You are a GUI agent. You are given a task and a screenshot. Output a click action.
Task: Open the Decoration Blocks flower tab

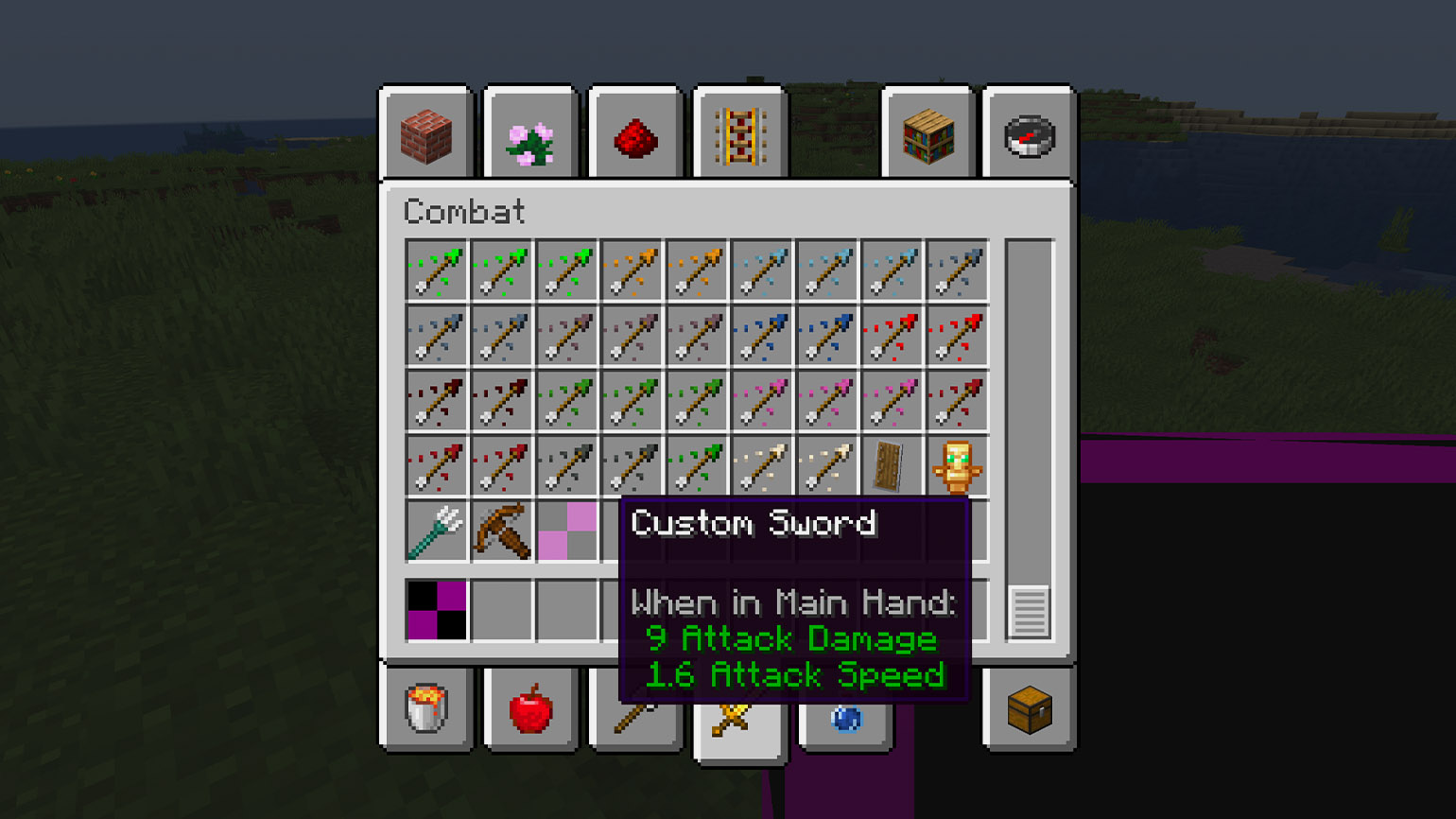tap(530, 135)
